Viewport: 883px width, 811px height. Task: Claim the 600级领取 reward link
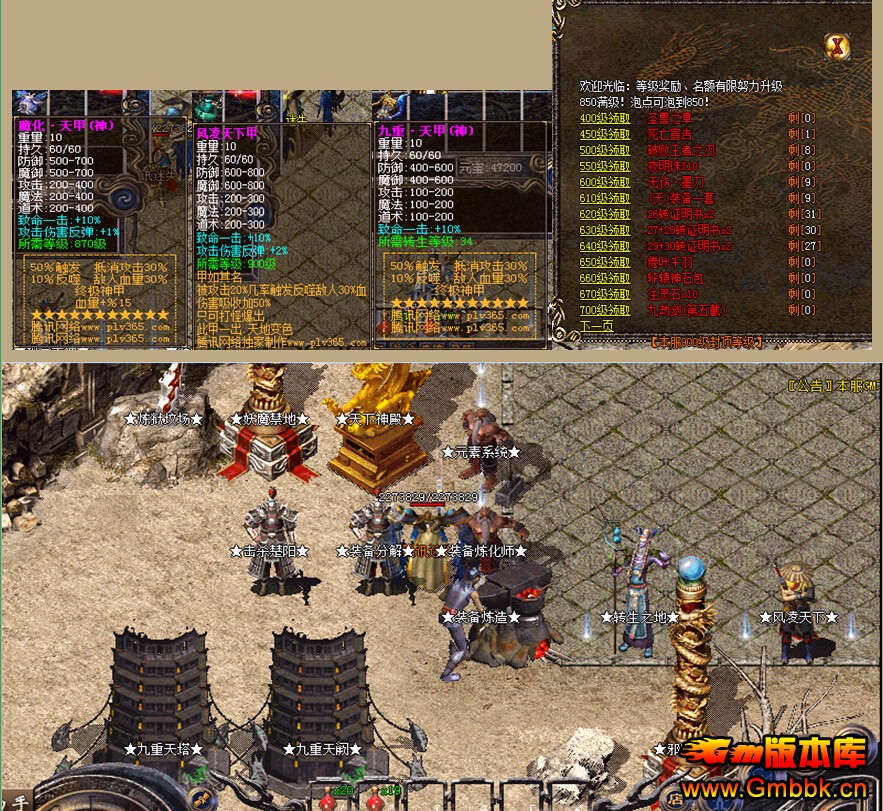pos(604,182)
